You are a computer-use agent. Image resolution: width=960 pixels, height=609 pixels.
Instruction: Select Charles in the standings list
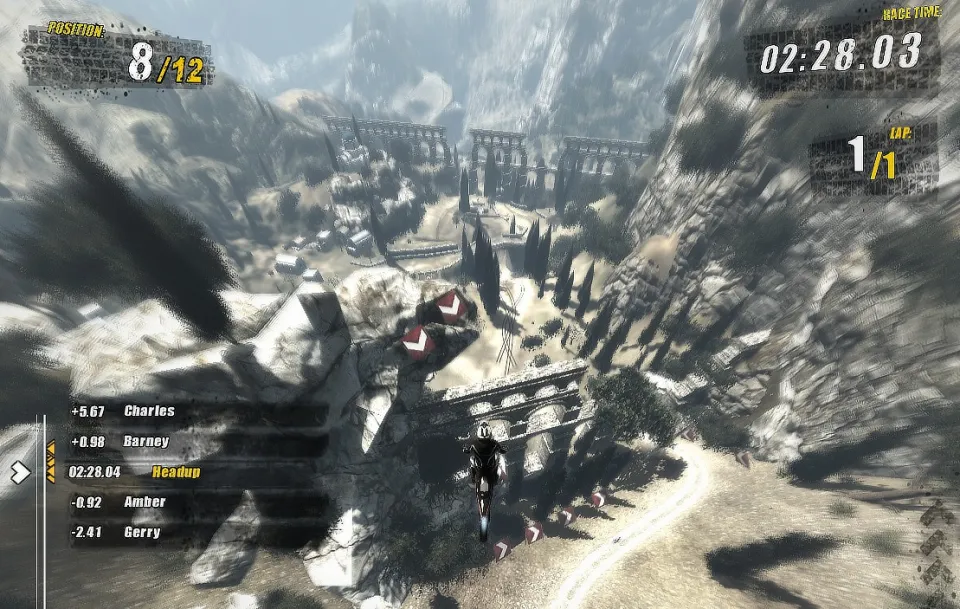148,411
